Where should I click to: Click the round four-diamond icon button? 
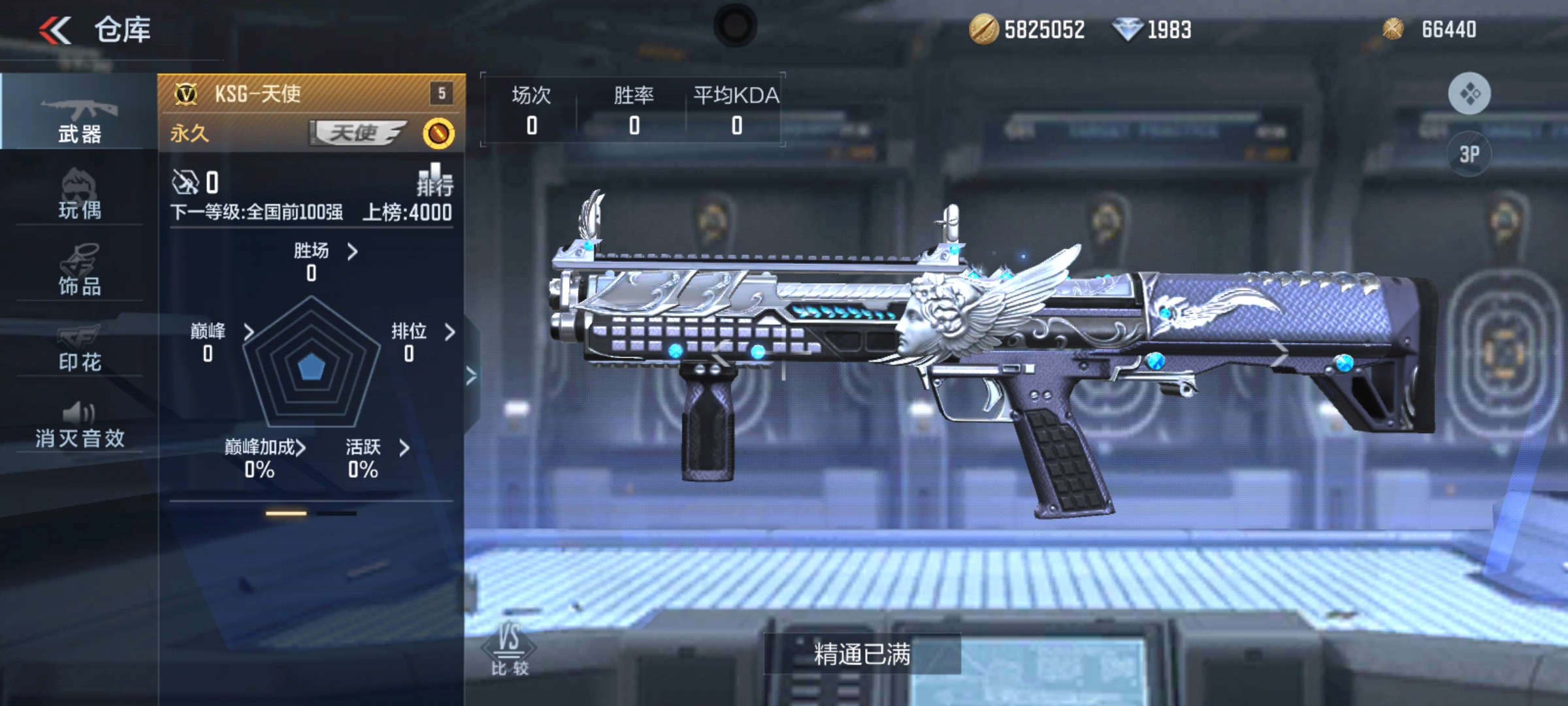1469,93
